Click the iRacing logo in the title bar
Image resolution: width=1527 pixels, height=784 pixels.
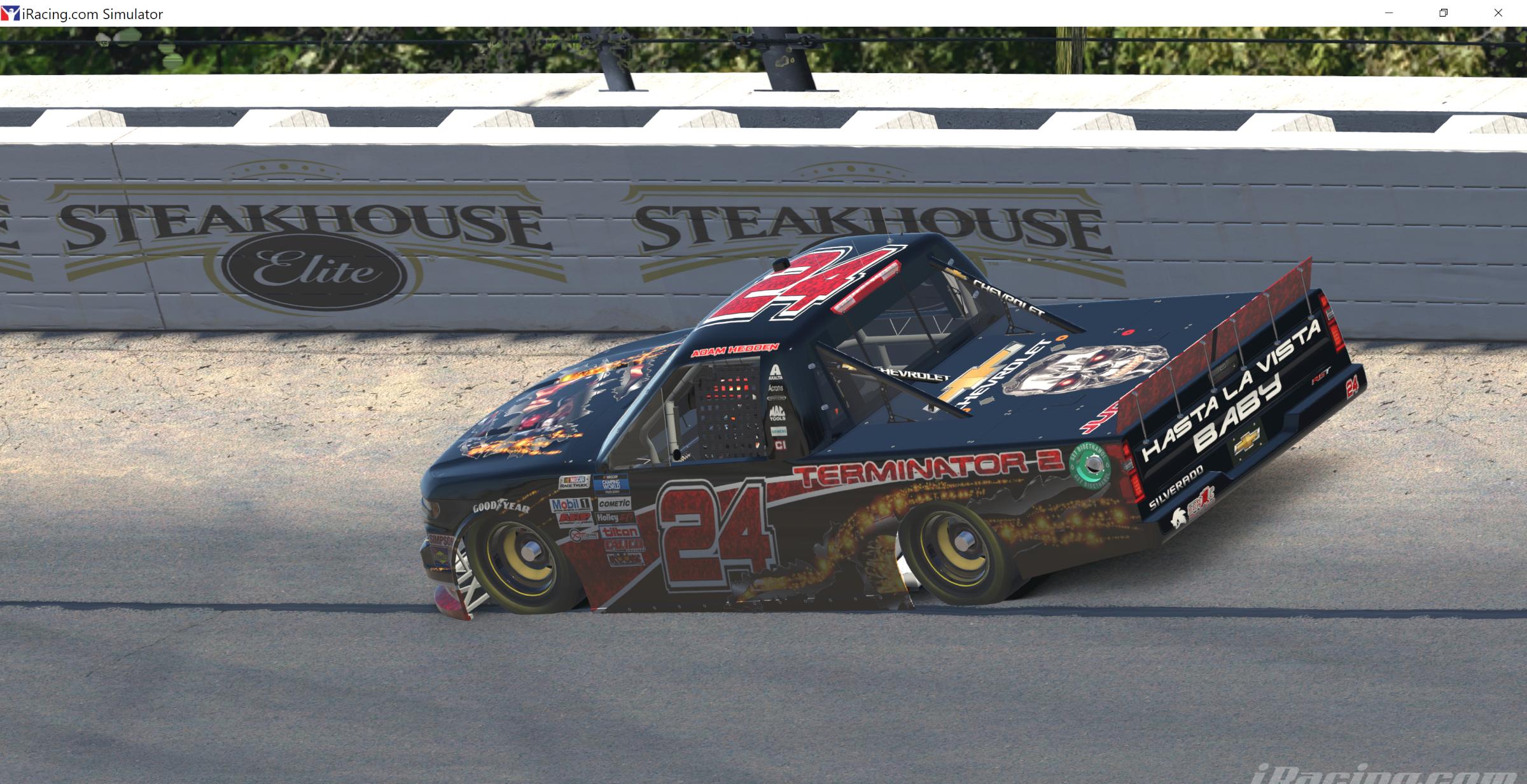(11, 13)
